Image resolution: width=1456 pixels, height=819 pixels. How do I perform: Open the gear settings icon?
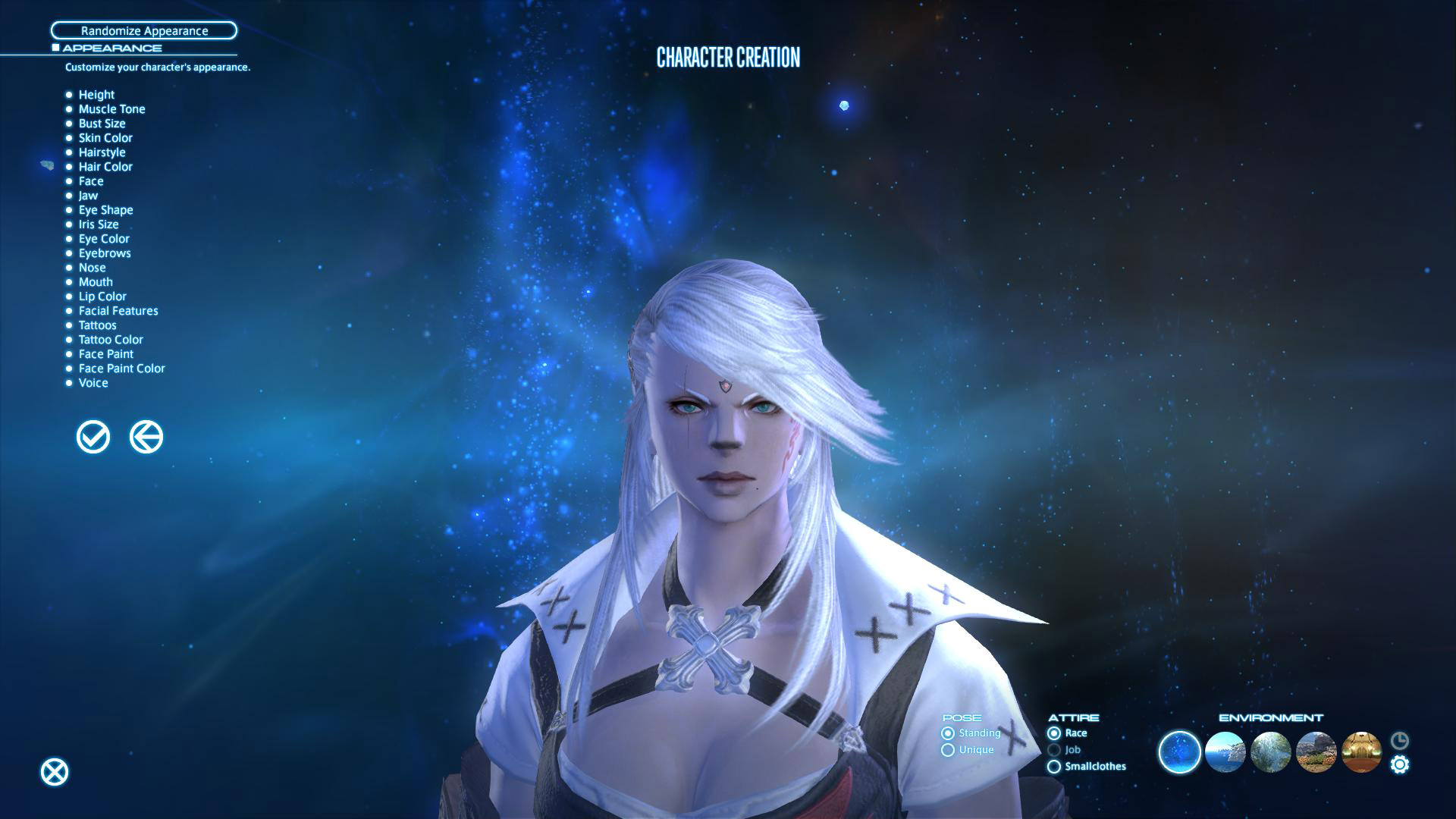[1400, 764]
